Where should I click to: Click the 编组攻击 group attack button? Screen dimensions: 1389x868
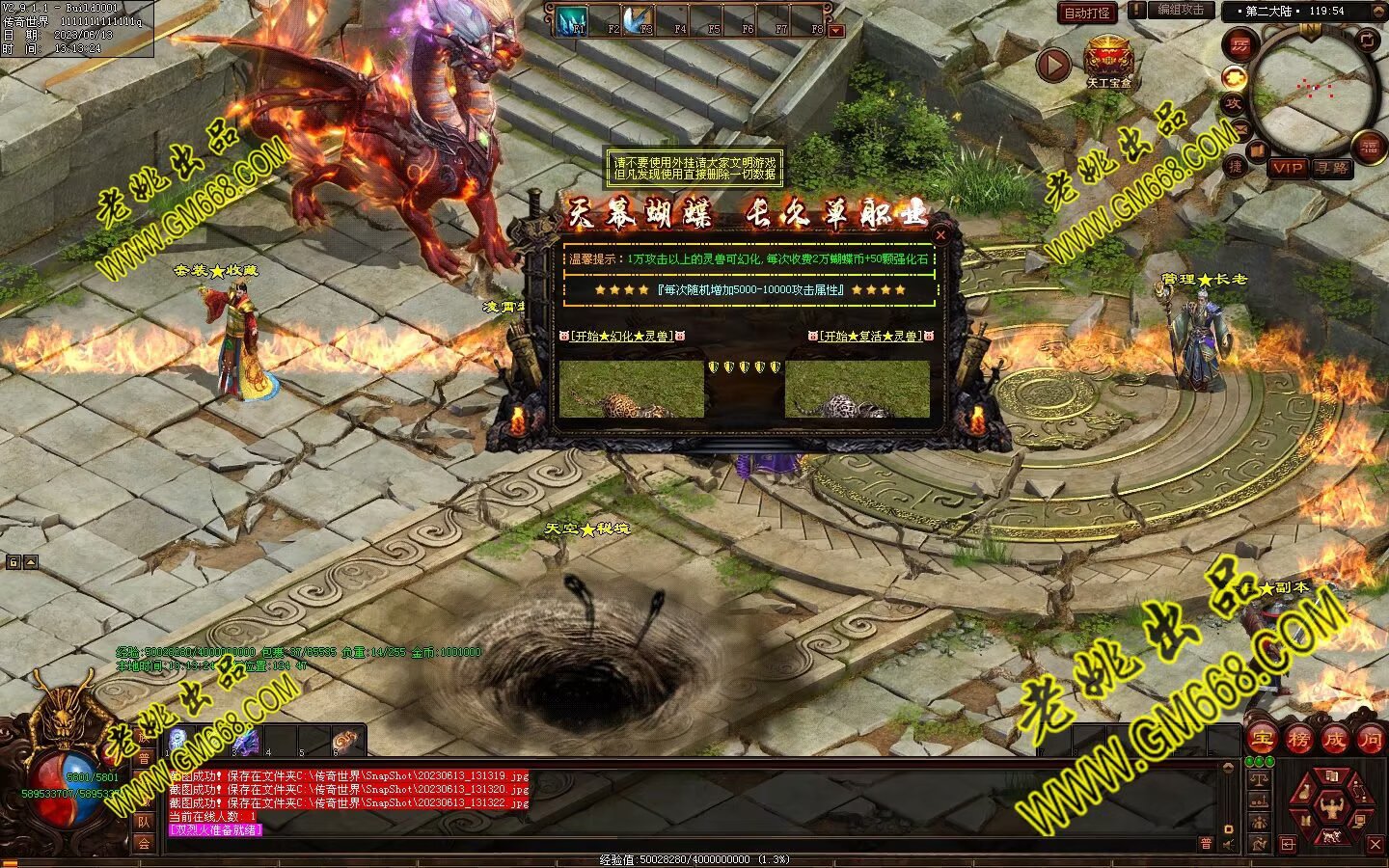[x=1180, y=11]
